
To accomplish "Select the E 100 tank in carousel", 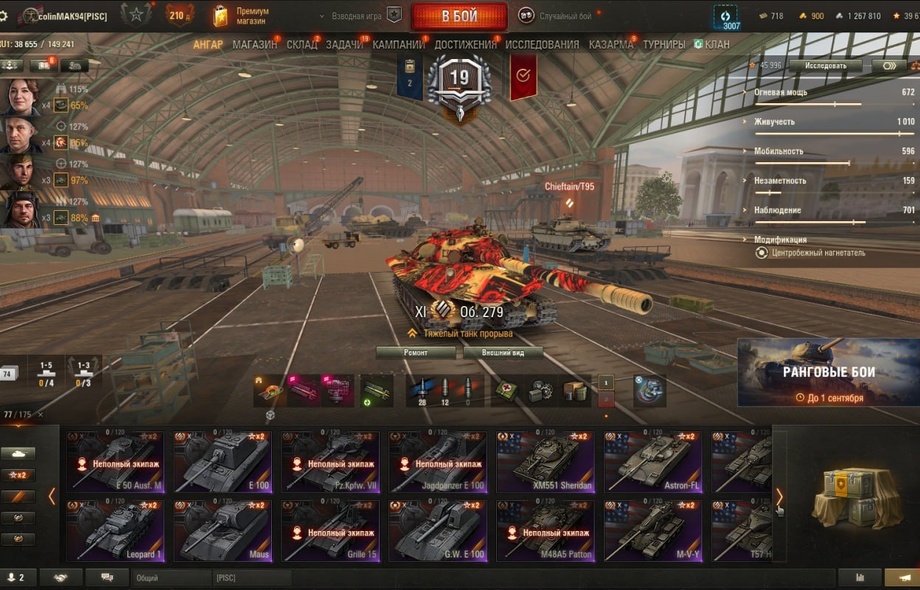I will click(222, 462).
